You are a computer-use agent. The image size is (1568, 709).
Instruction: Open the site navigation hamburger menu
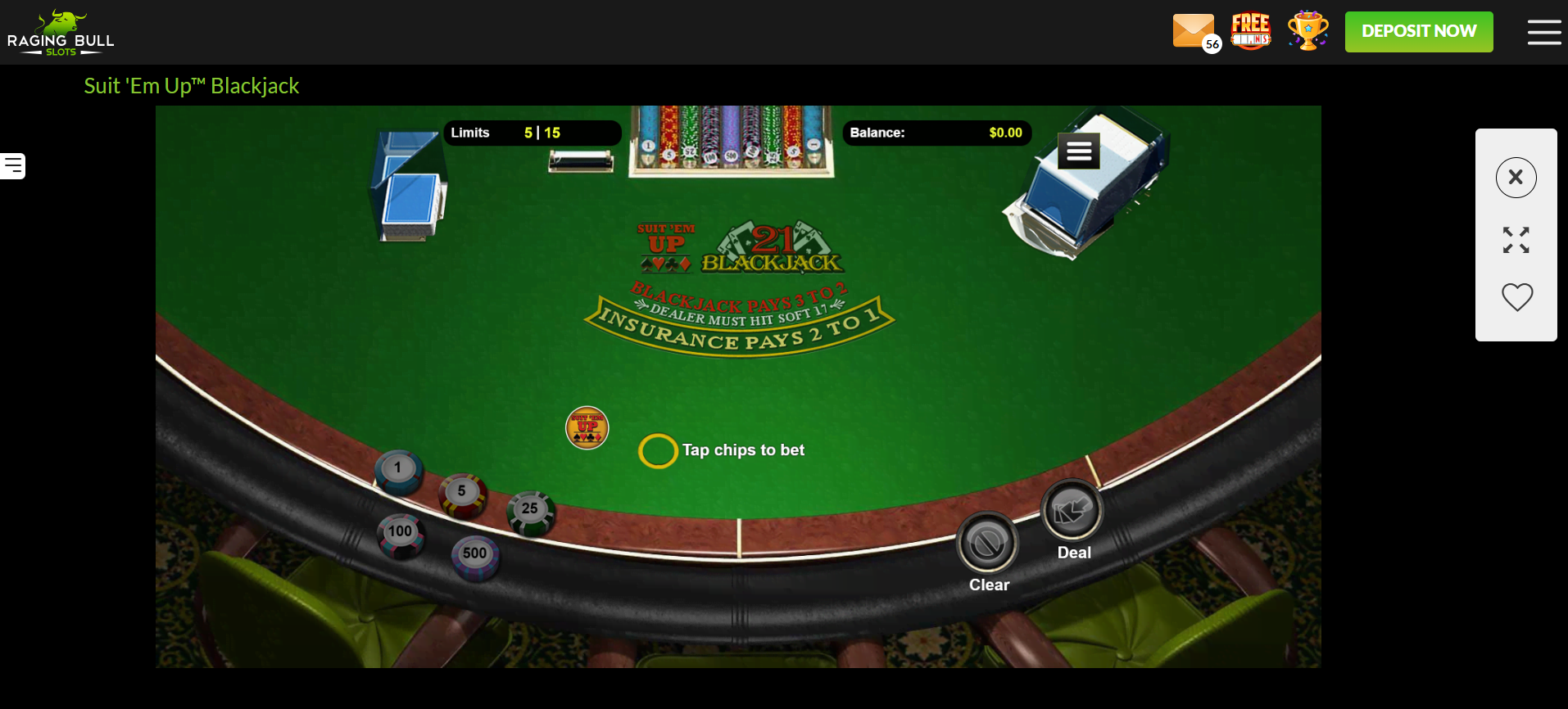tap(1543, 32)
